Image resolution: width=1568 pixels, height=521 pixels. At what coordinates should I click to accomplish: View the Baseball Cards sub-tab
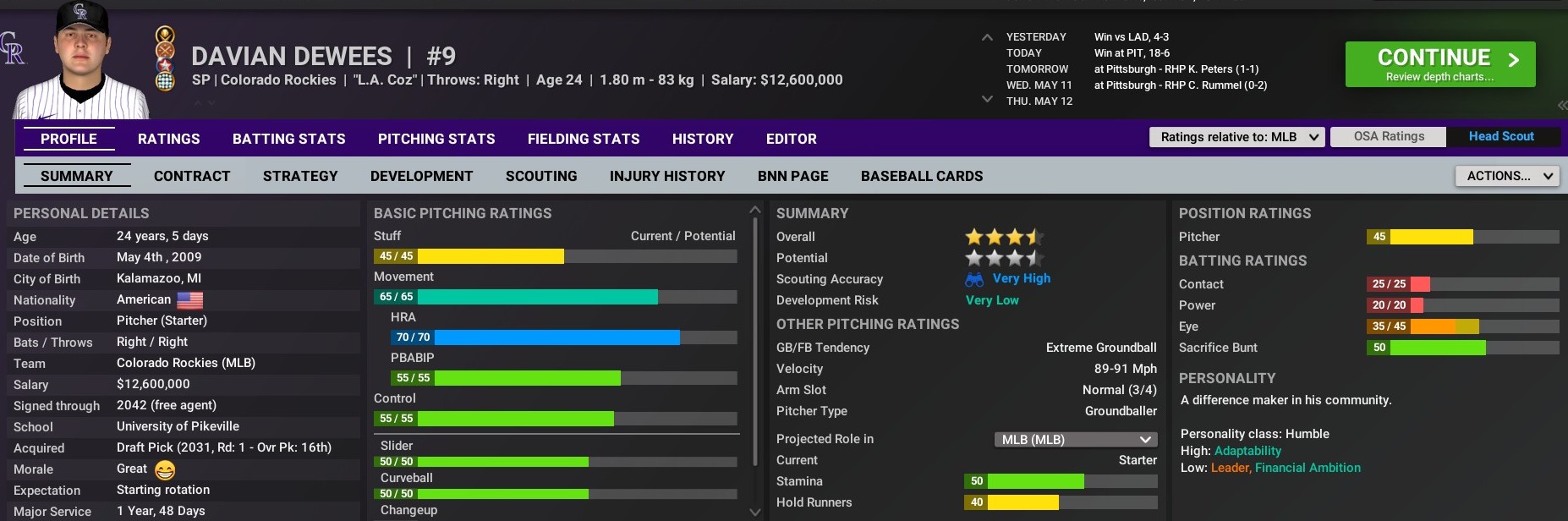[x=922, y=176]
